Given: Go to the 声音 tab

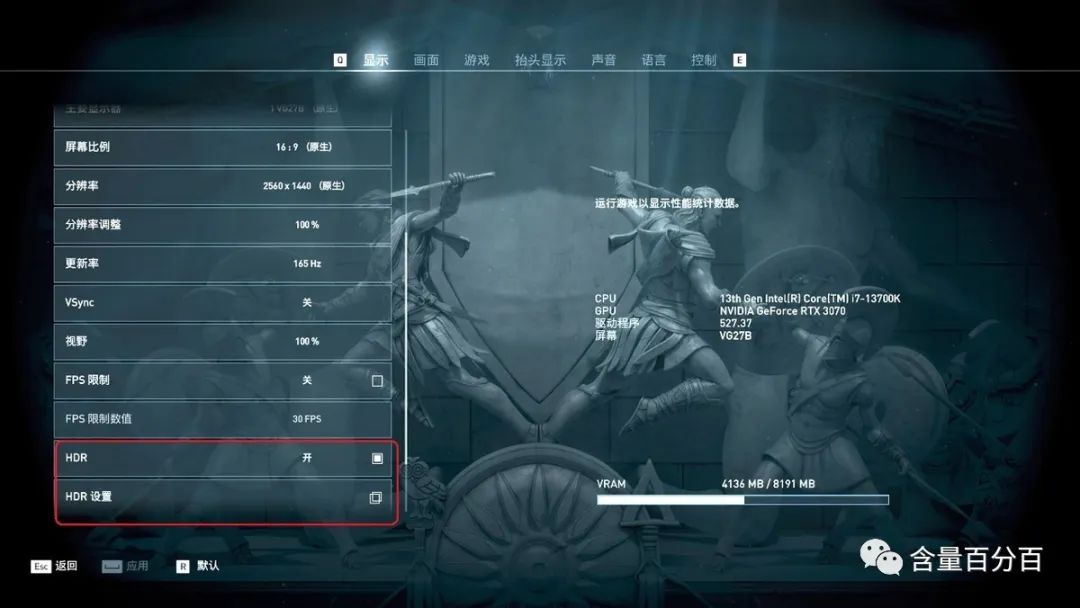Looking at the screenshot, I should 604,60.
